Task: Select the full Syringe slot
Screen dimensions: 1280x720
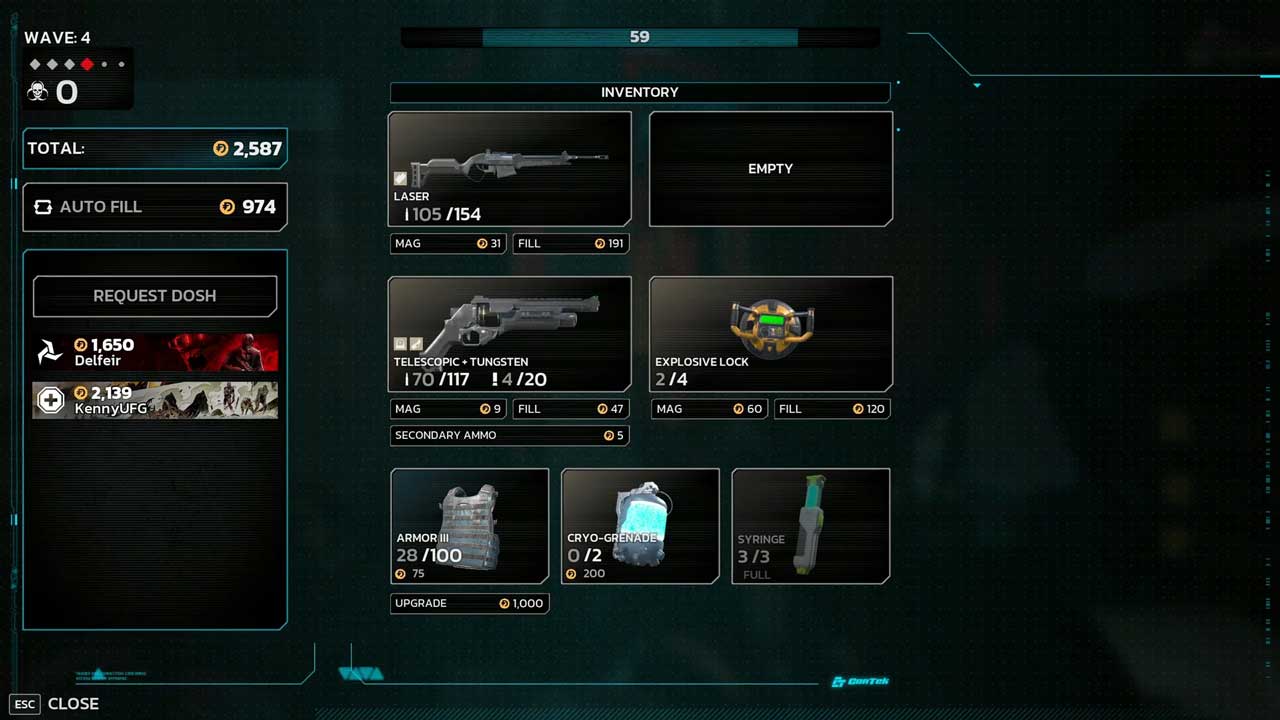Action: click(810, 526)
